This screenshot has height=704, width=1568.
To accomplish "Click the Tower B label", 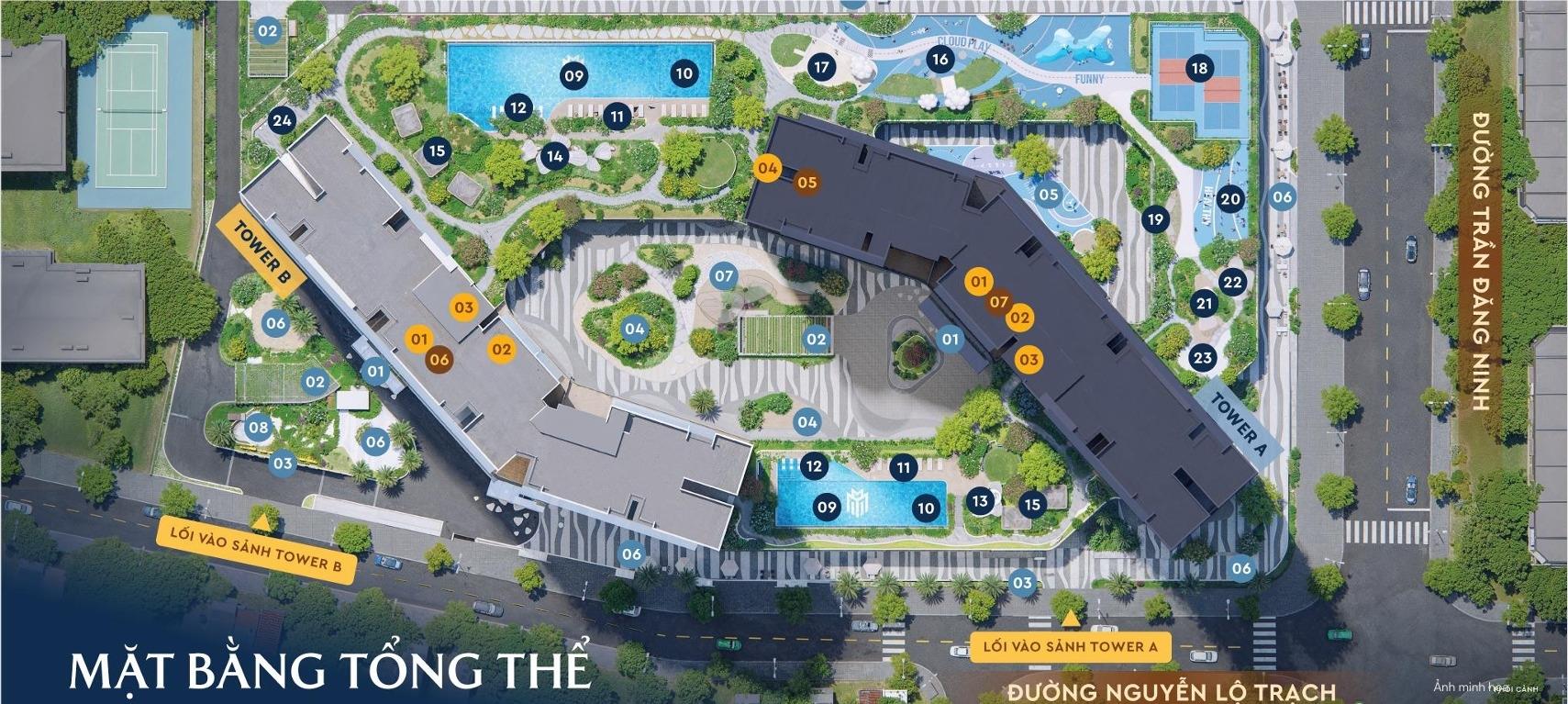I will coord(262,256).
